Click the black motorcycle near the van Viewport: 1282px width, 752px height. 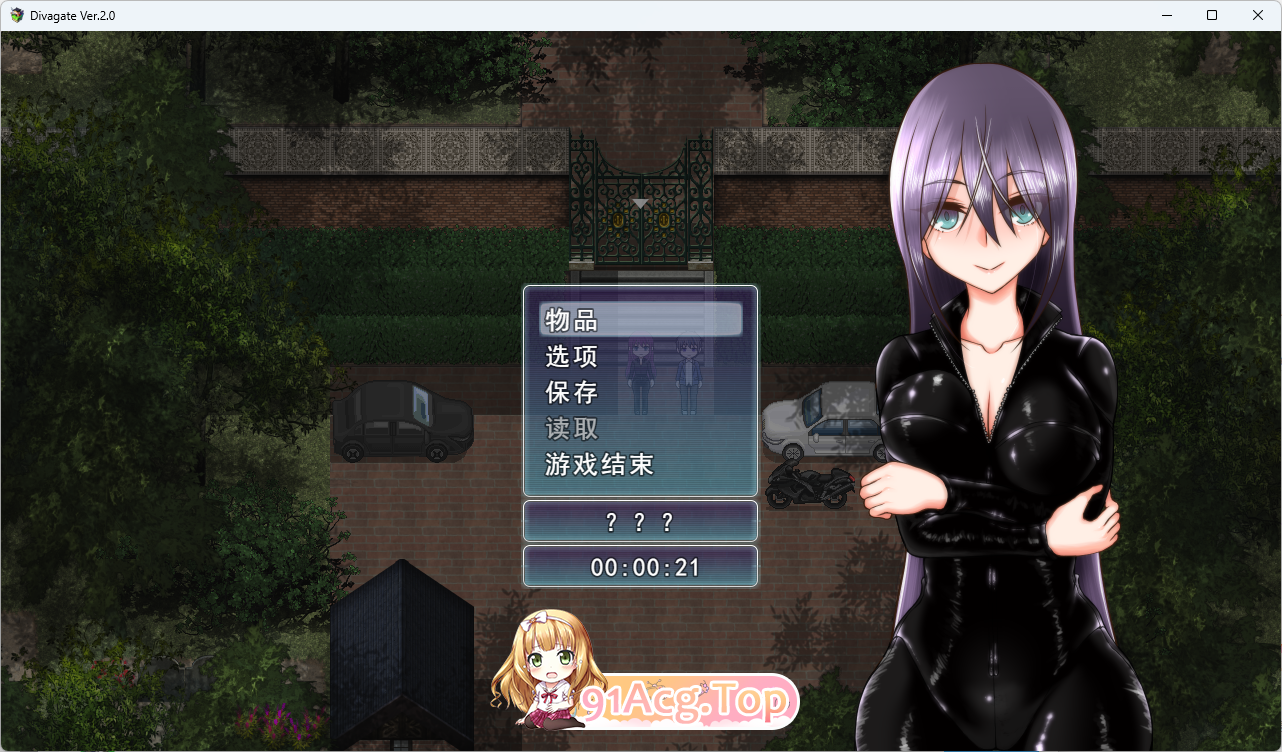(812, 487)
